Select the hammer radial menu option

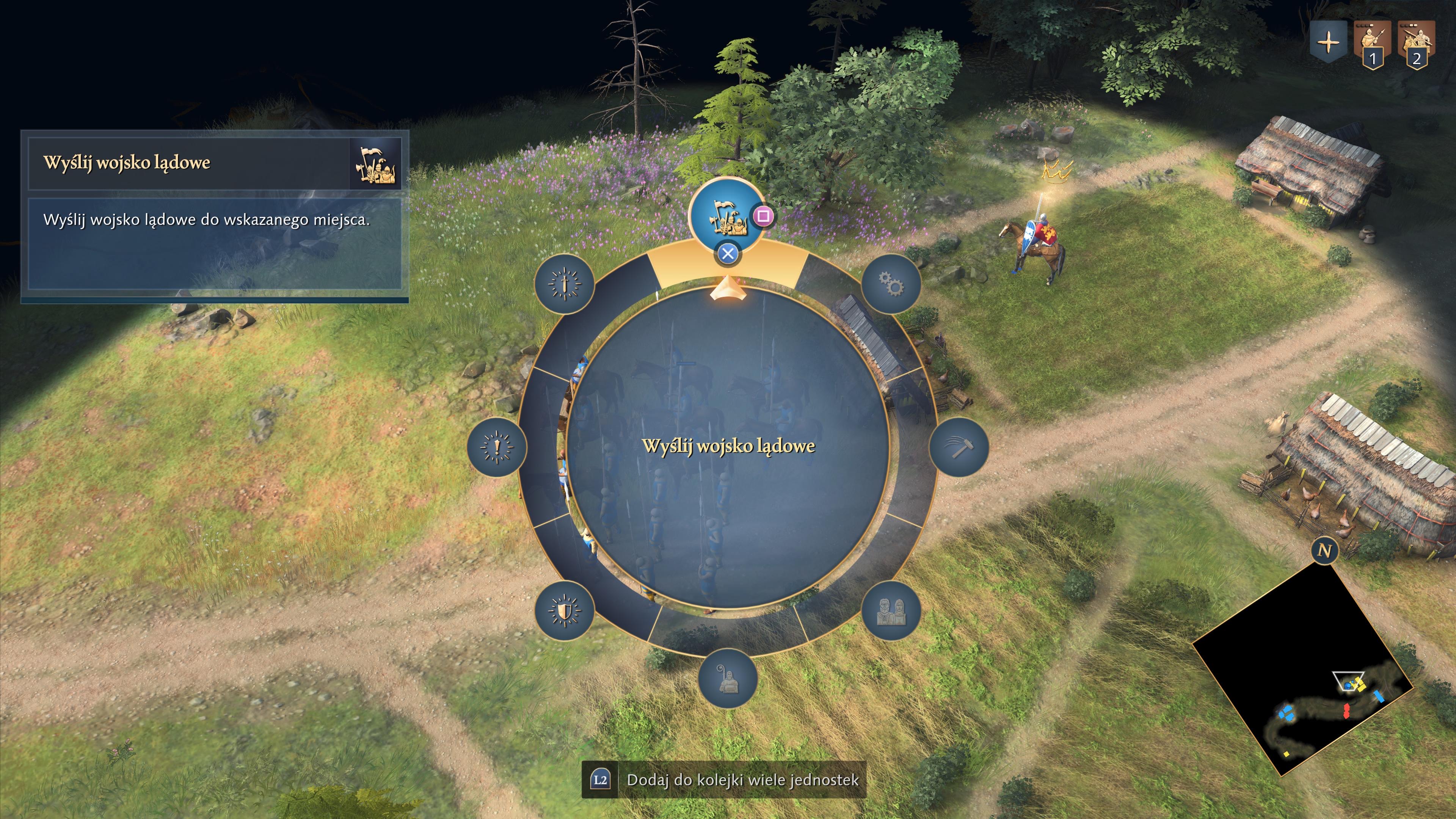click(959, 447)
